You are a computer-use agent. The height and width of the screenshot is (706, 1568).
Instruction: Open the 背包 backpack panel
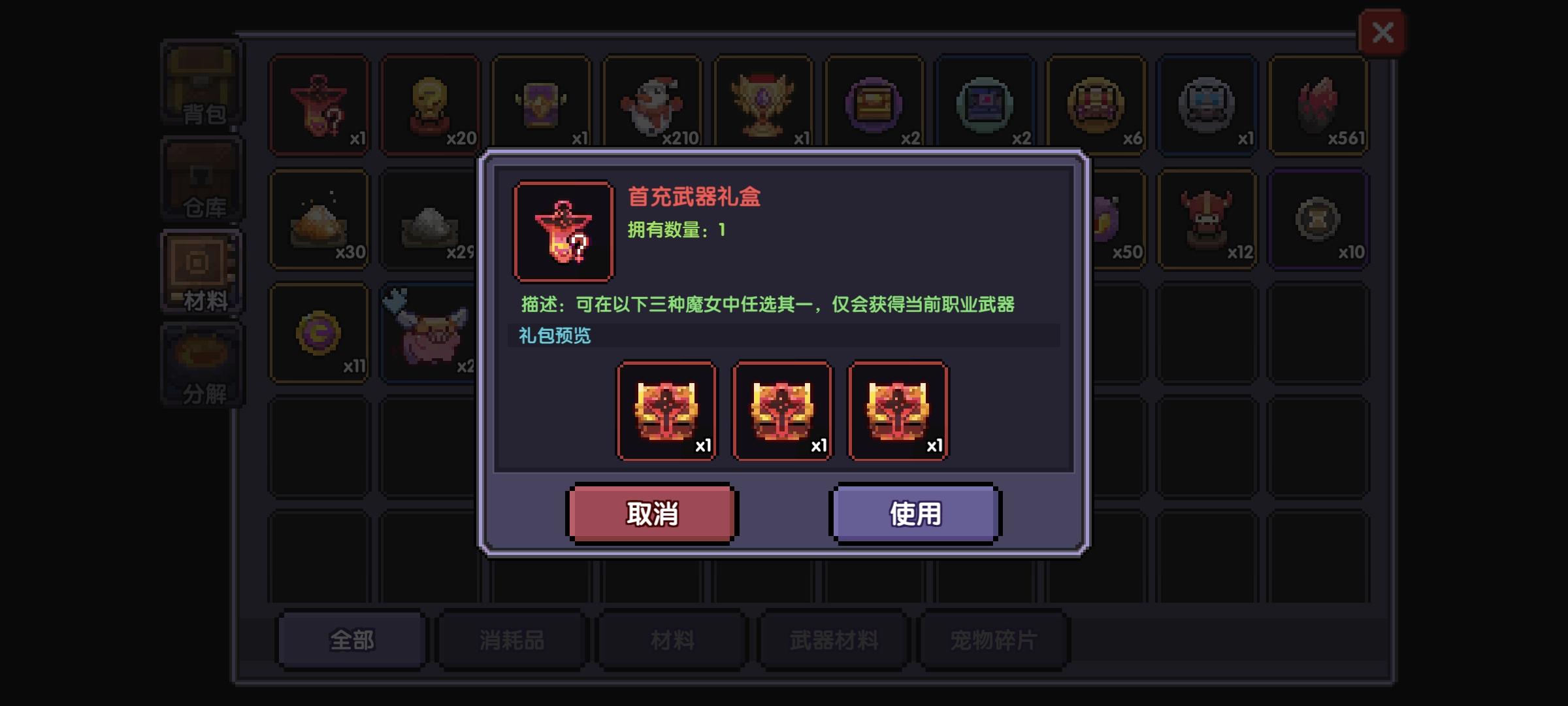(x=201, y=85)
